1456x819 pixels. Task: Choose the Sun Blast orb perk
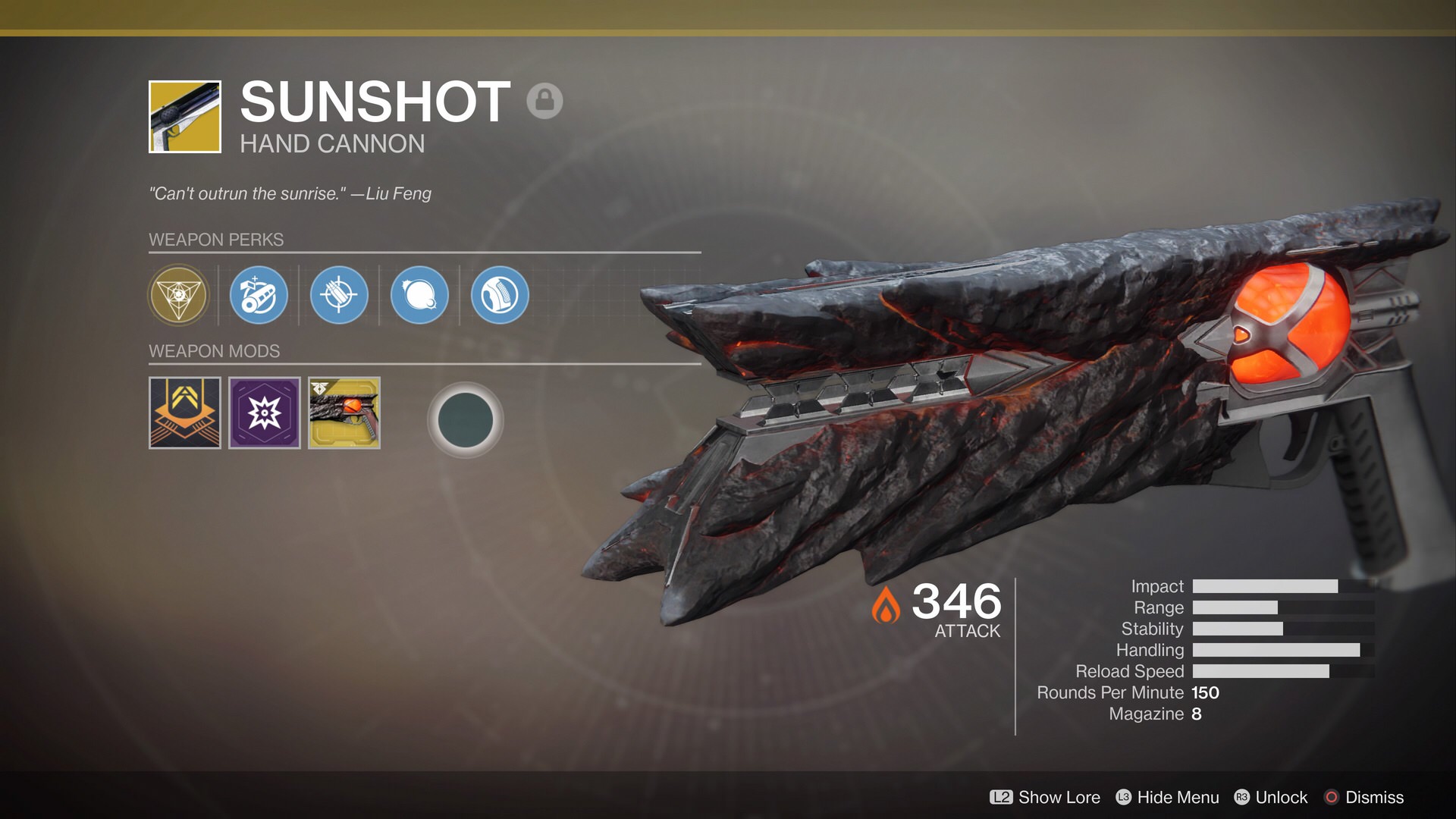click(x=419, y=295)
